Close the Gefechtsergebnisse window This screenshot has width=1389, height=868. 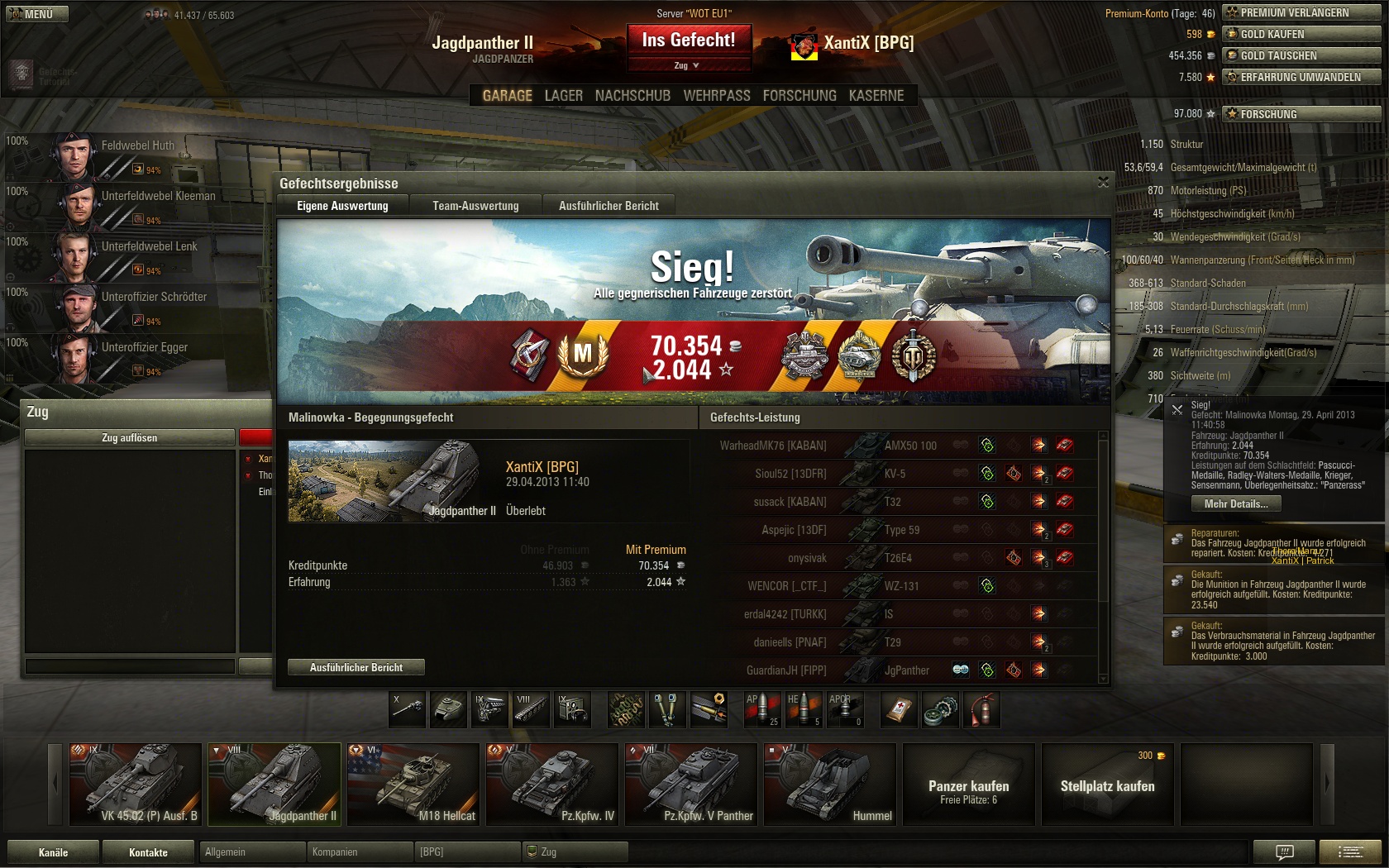[x=1103, y=182]
